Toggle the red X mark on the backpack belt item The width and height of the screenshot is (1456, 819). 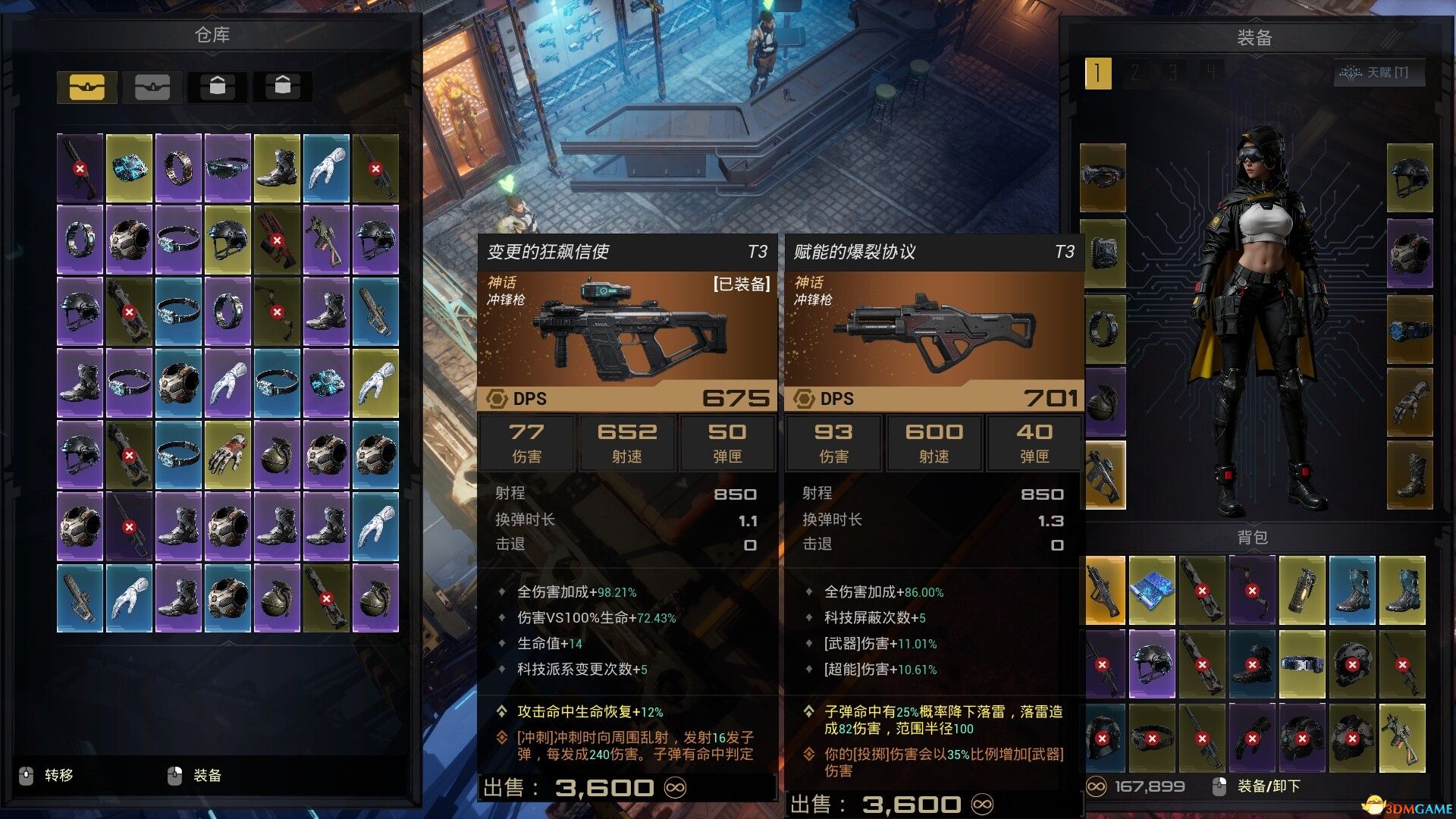[x=1303, y=664]
